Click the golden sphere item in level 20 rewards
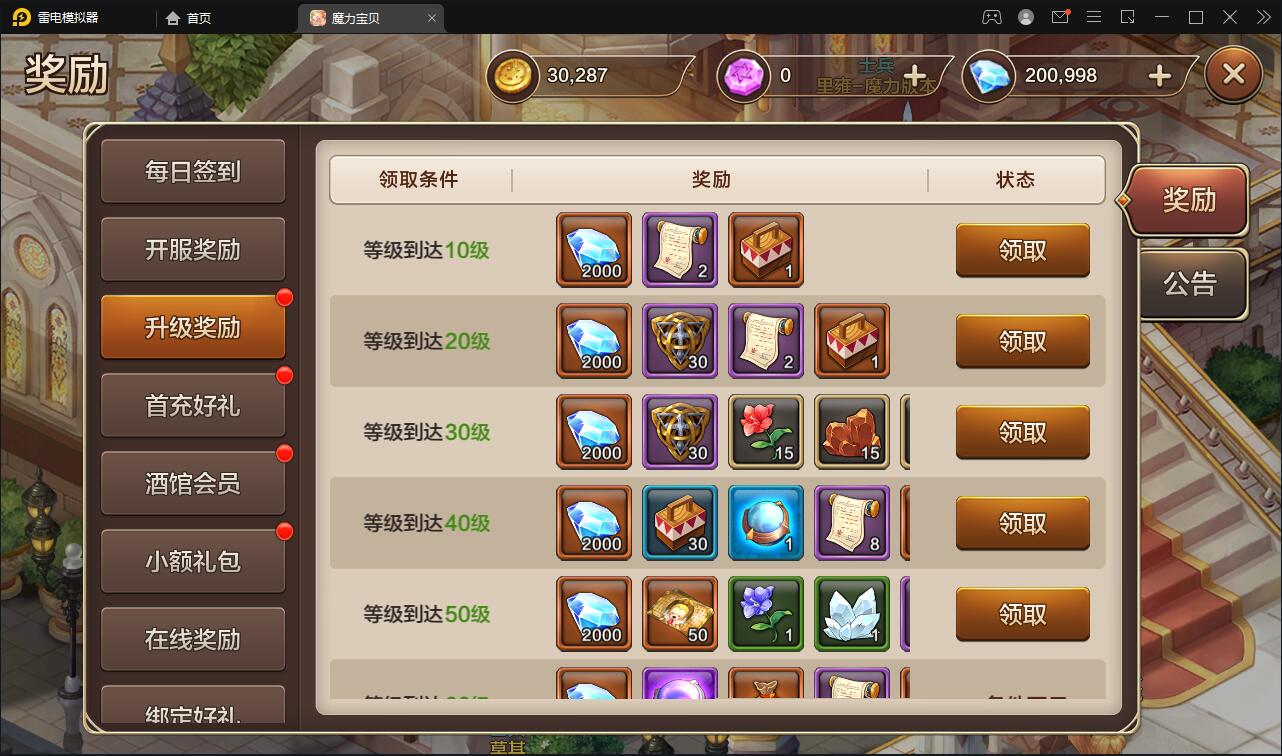 tap(679, 341)
